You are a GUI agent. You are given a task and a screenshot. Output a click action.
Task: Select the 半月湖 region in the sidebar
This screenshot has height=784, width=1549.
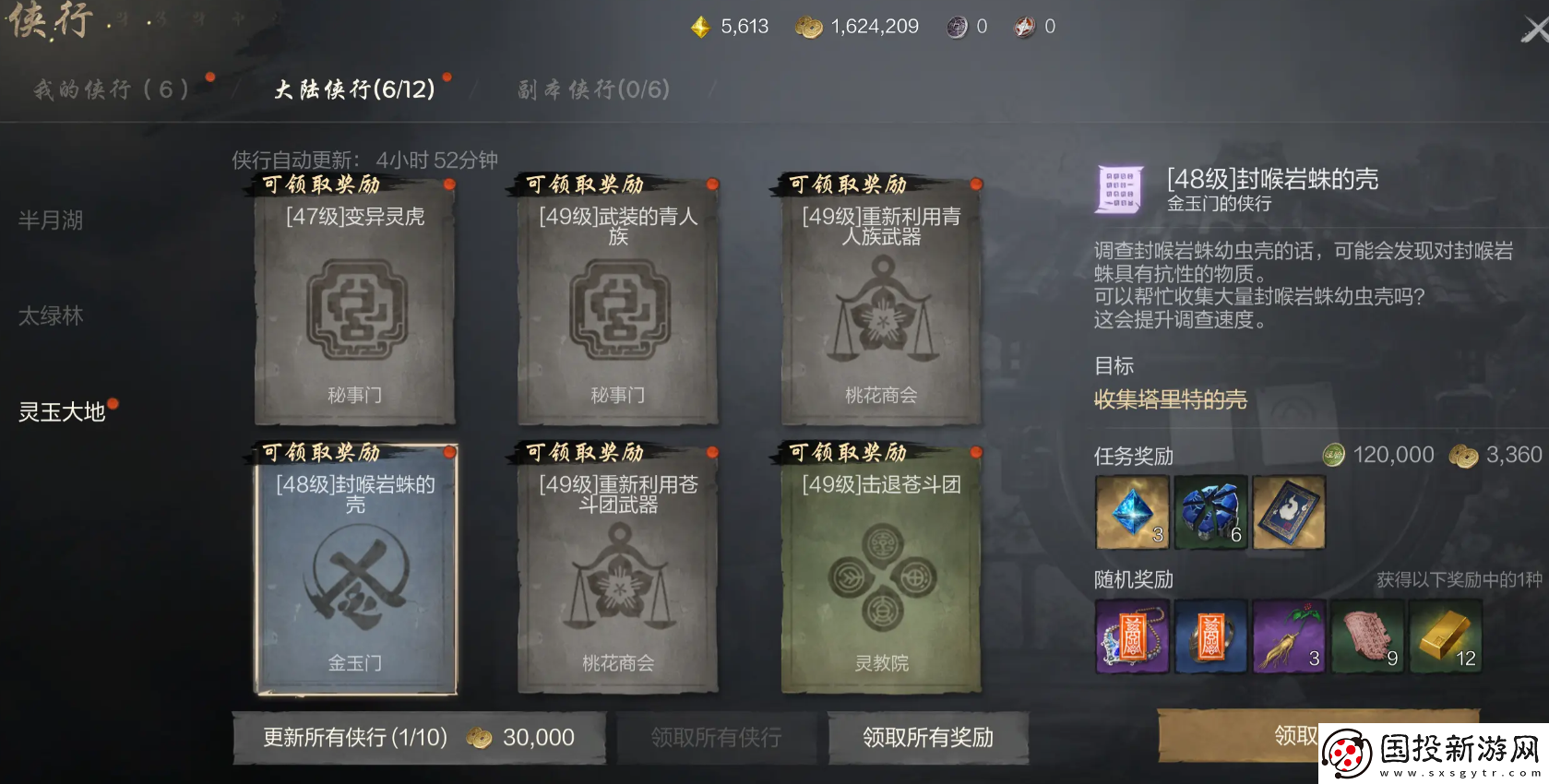click(x=51, y=220)
